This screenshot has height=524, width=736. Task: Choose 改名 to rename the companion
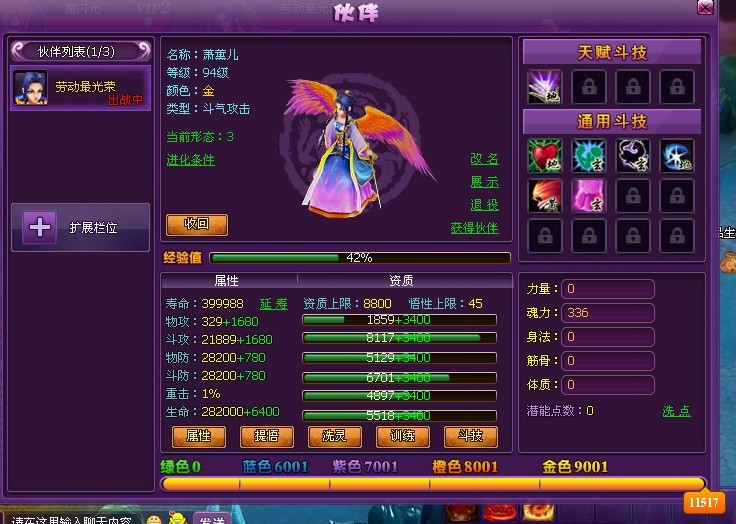(484, 160)
